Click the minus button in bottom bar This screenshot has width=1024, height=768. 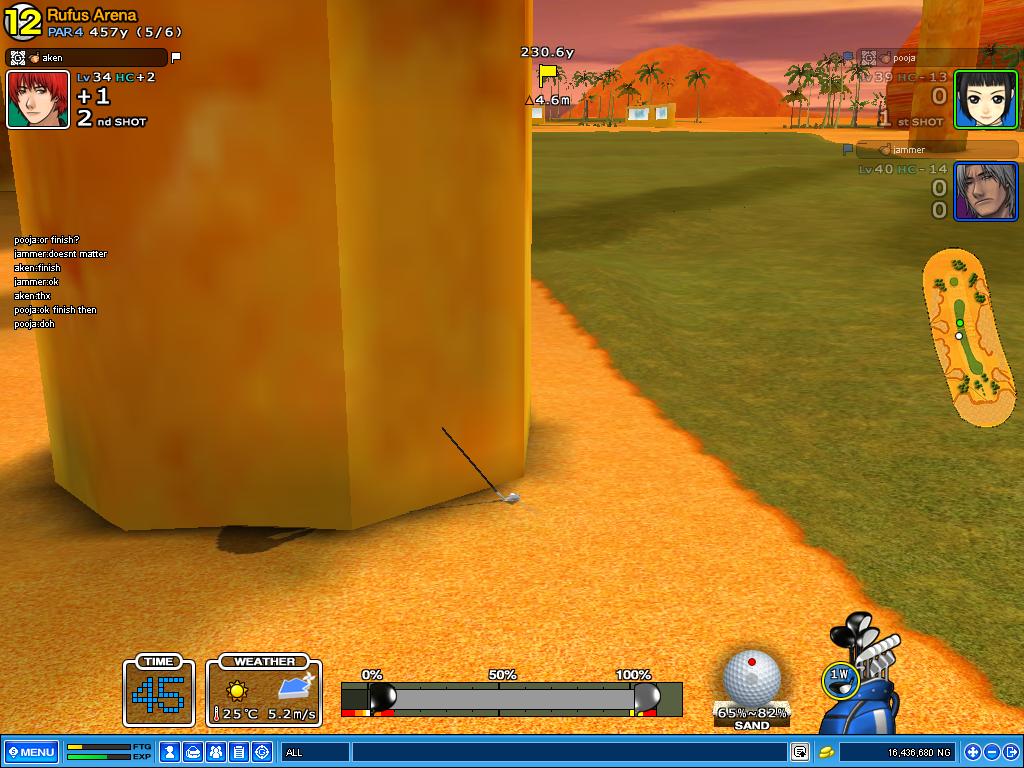click(991, 752)
